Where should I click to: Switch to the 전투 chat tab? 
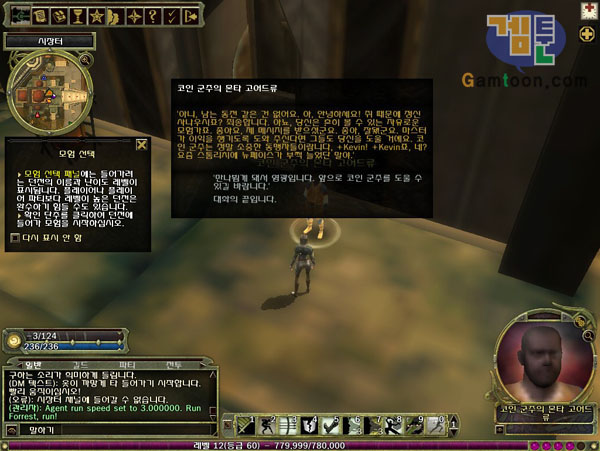[x=172, y=363]
